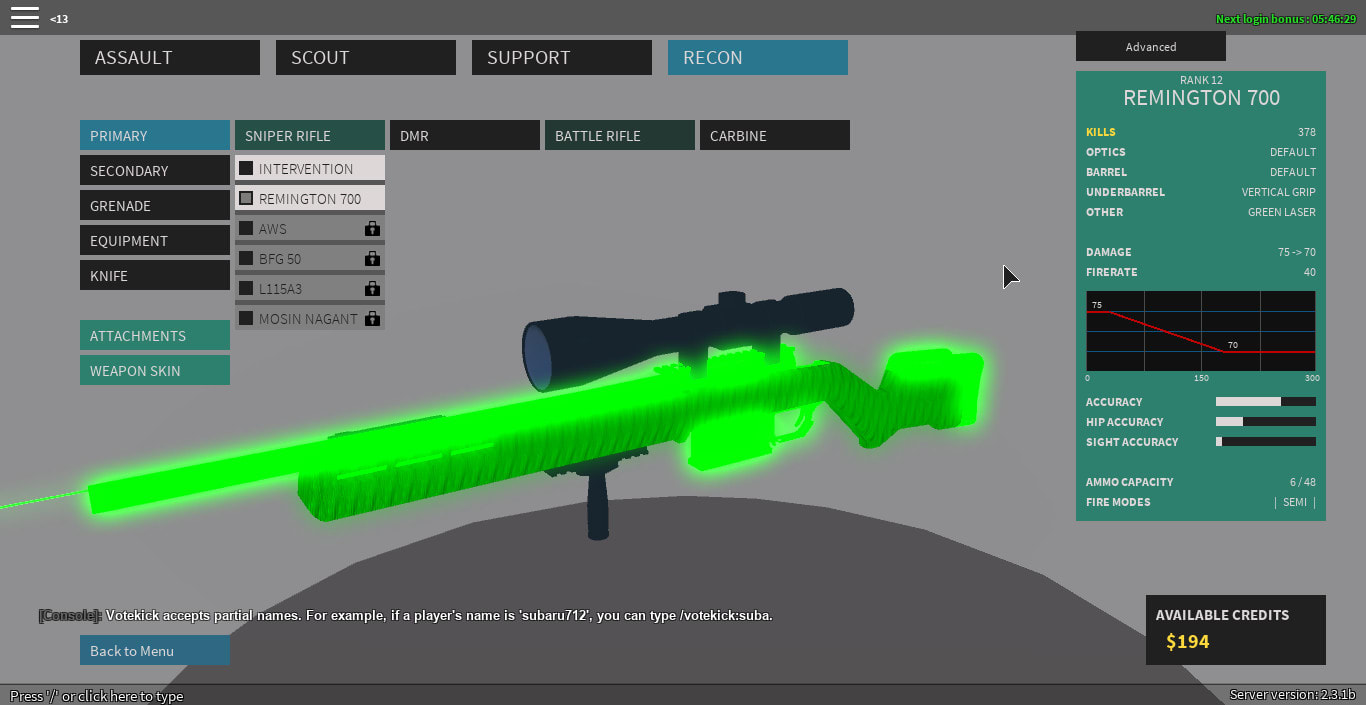This screenshot has height=705, width=1366.
Task: Switch to the Assault class tab
Action: point(169,57)
